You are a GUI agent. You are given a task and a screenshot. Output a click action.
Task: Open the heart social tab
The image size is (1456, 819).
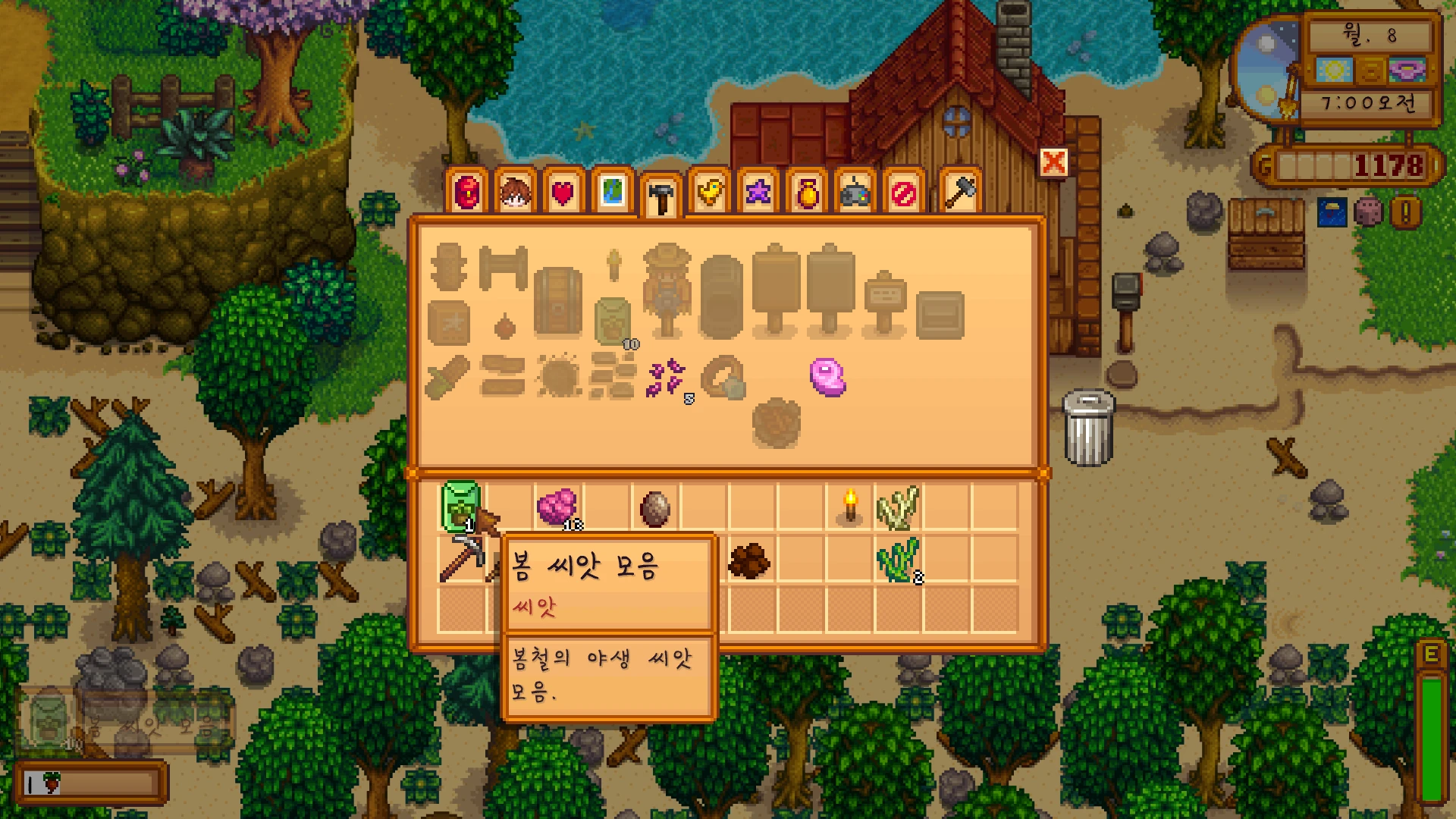click(x=563, y=193)
